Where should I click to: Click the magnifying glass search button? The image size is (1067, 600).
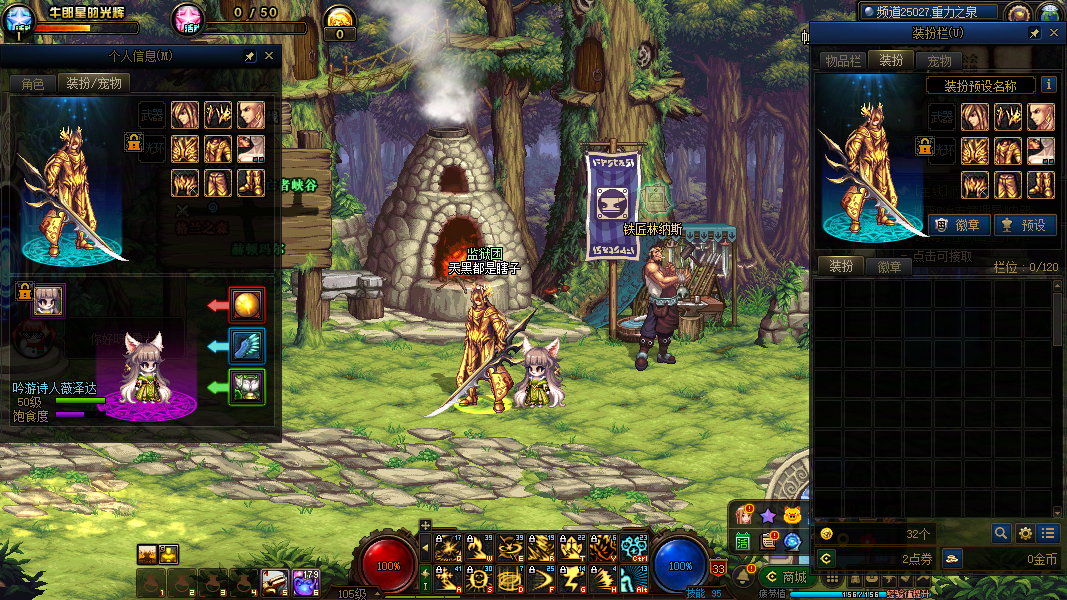point(1000,534)
